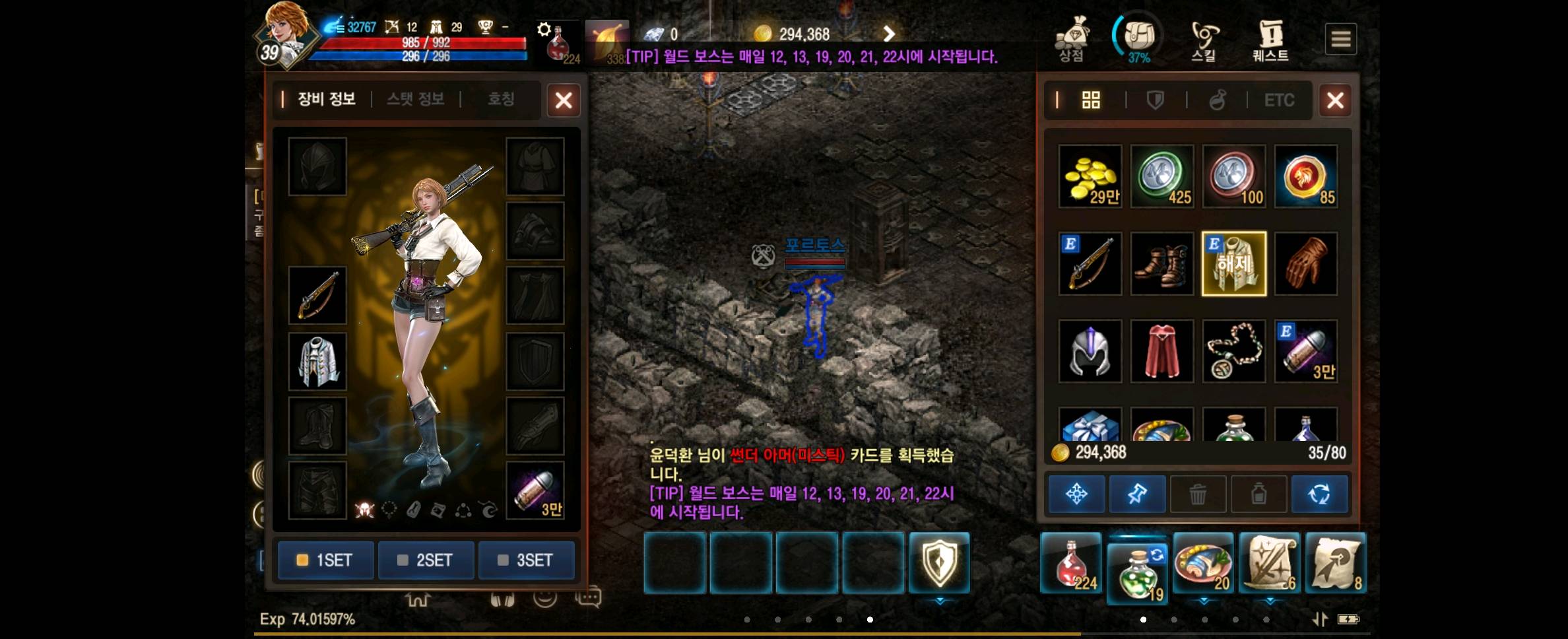Open the ETC inventory tab
Screen dimensions: 1568x639
[x=1279, y=100]
